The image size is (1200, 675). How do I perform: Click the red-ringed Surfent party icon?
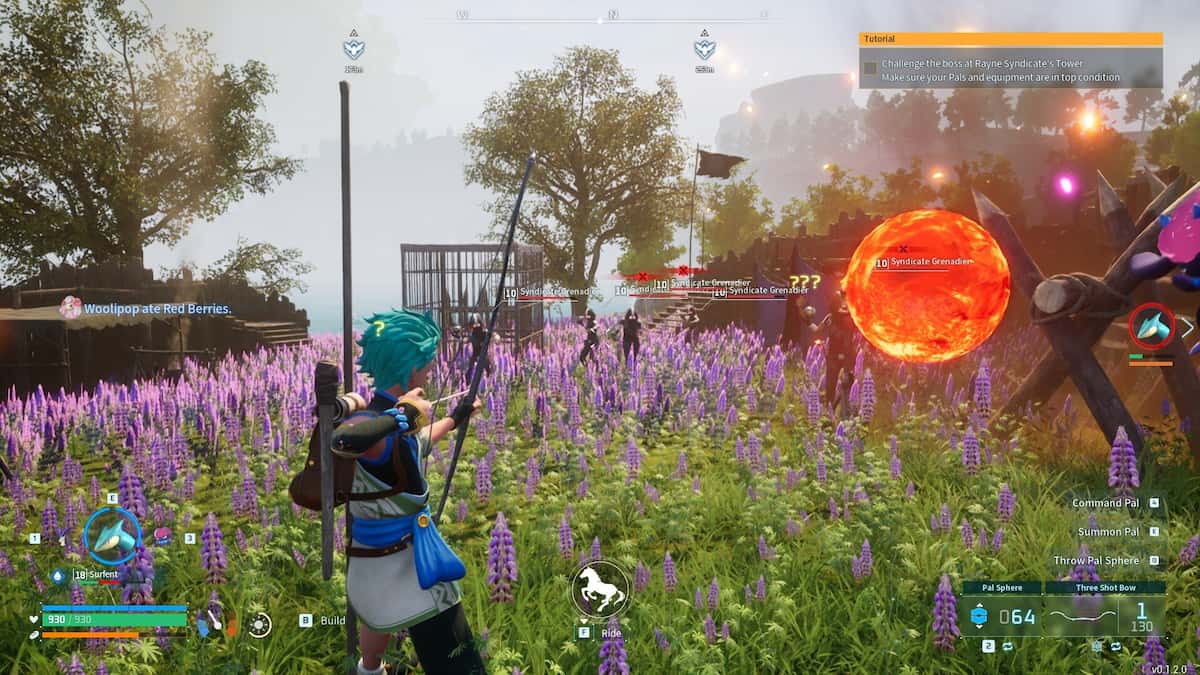pos(1151,326)
